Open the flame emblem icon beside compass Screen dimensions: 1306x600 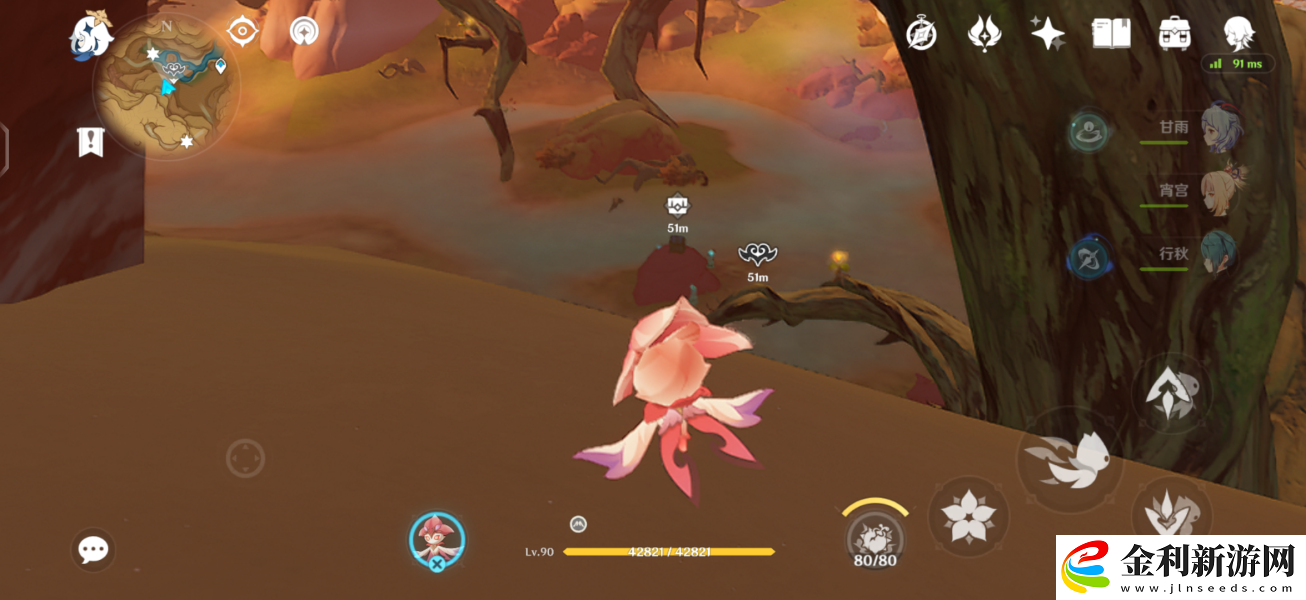tap(984, 34)
